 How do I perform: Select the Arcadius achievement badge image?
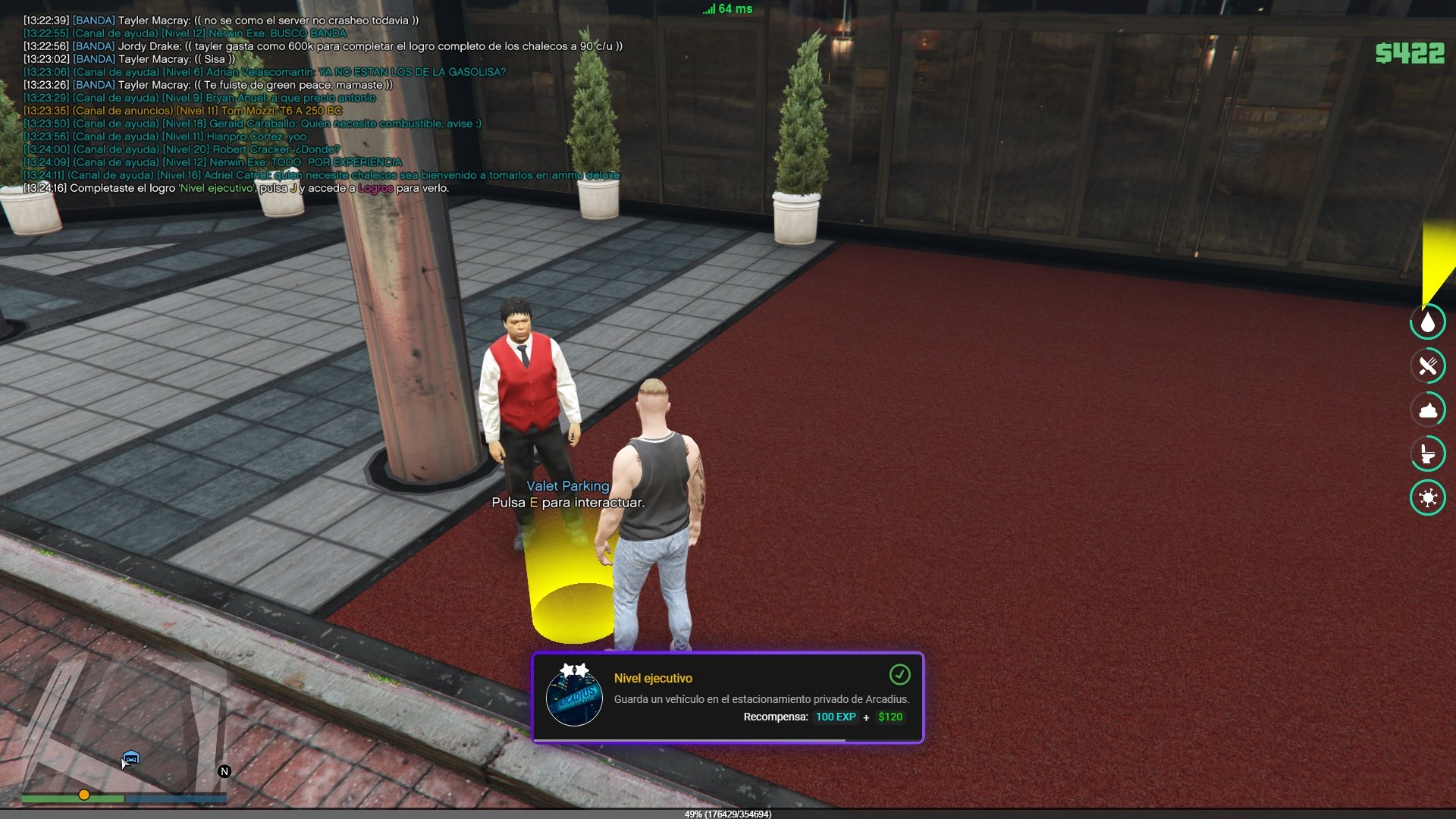point(574,695)
